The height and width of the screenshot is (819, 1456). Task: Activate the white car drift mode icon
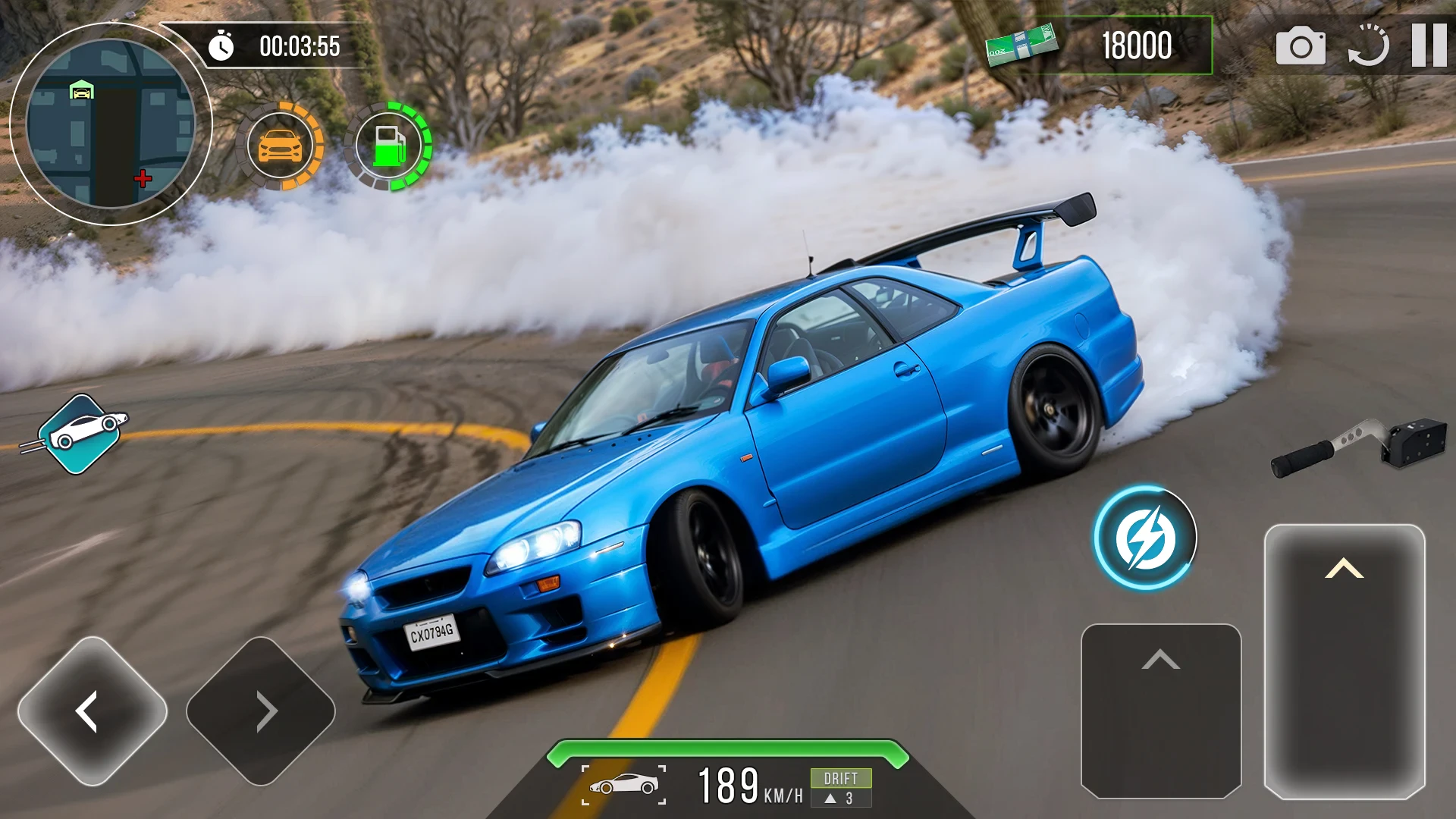[80, 434]
